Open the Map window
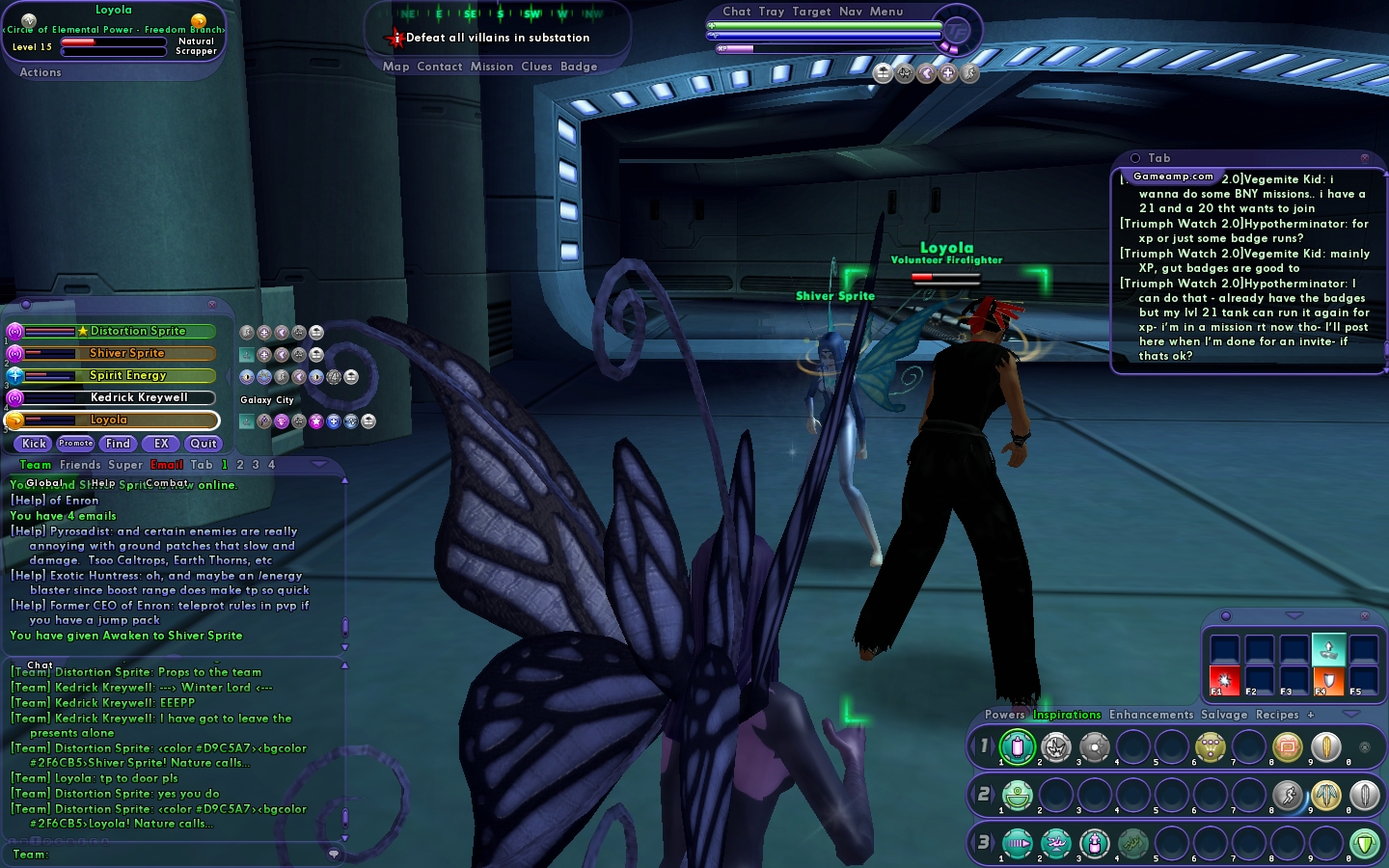Viewport: 1389px width, 868px height. pyautogui.click(x=395, y=67)
